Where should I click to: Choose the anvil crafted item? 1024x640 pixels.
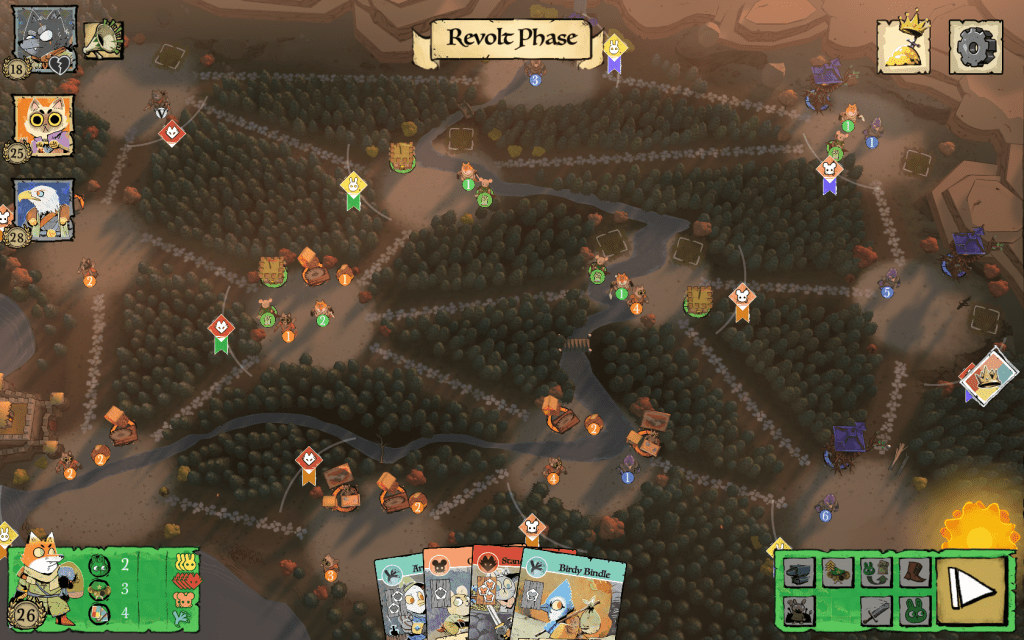click(x=800, y=573)
